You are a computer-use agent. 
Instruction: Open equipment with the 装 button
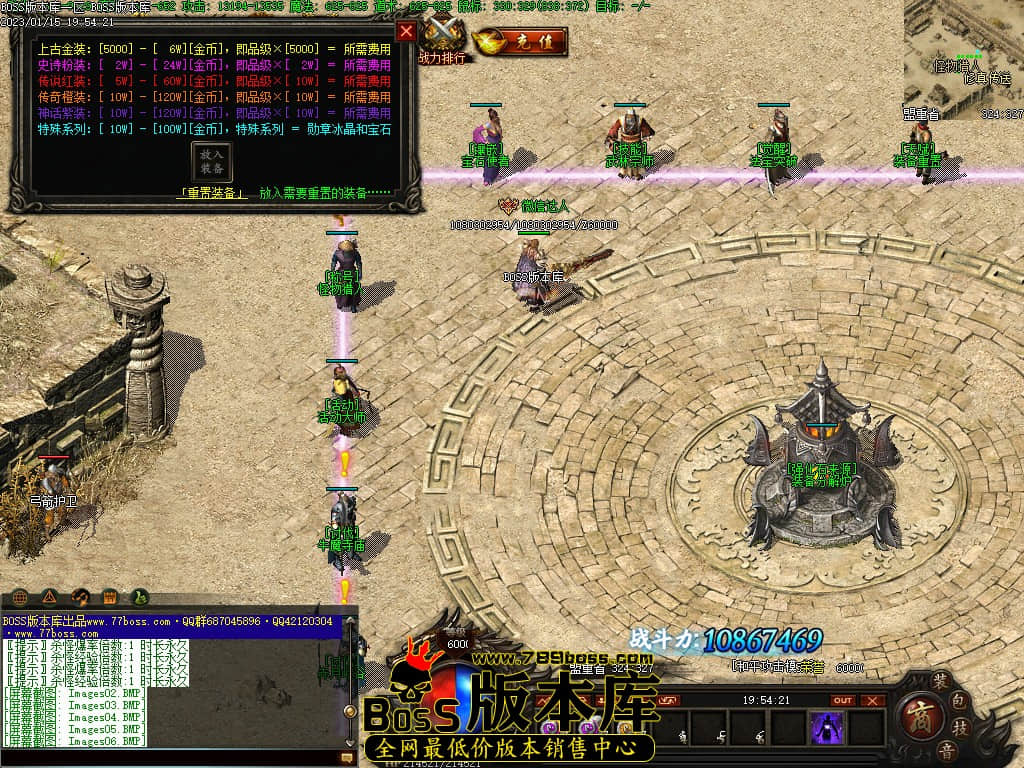941,680
